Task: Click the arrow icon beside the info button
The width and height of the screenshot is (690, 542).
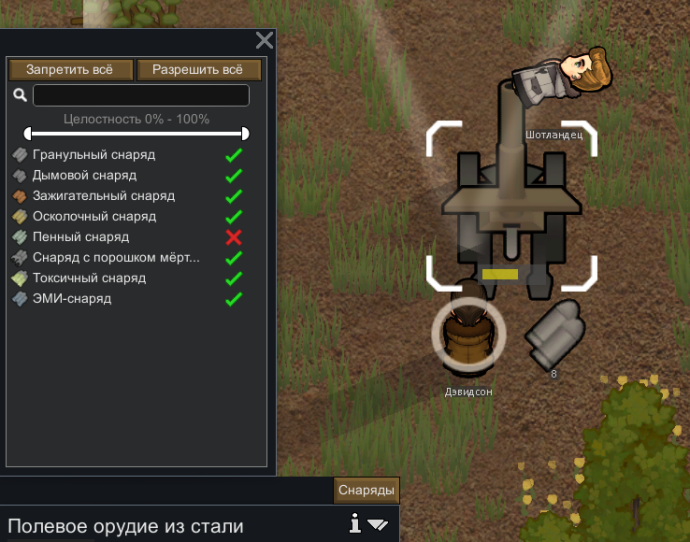Action: click(377, 524)
